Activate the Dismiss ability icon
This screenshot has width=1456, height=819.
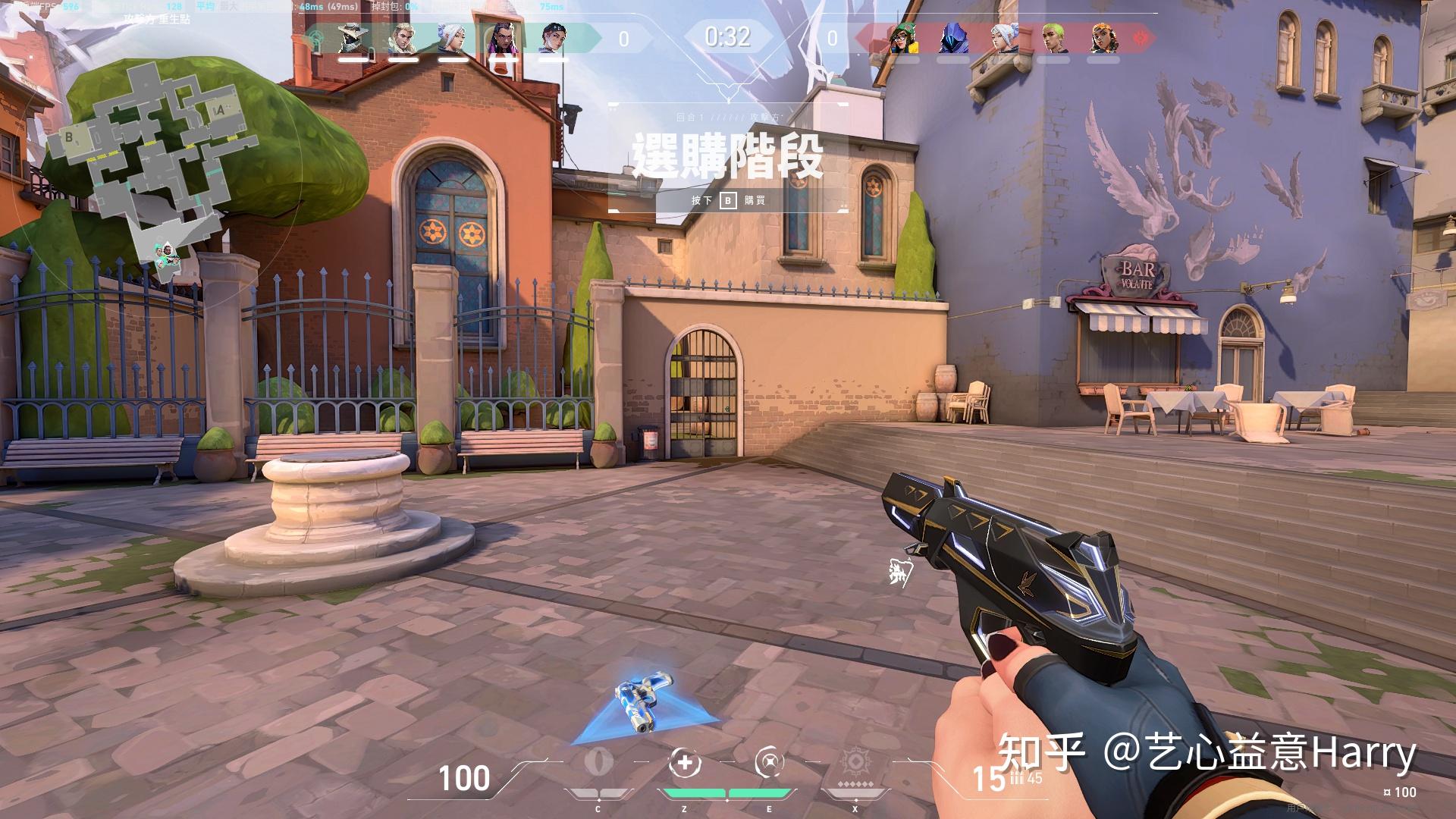coord(770,762)
